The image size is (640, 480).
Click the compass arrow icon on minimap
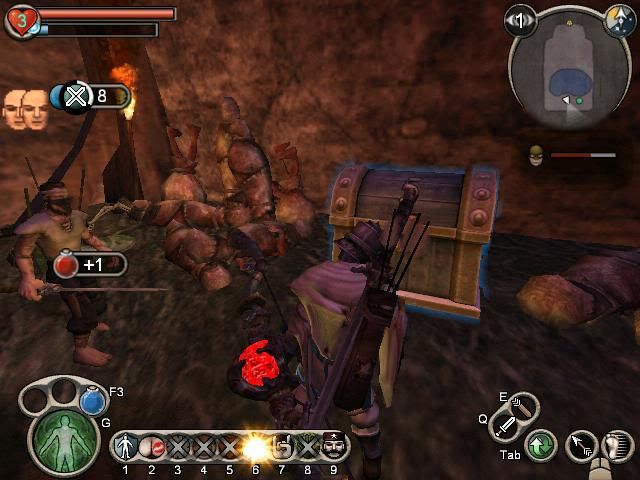pos(619,18)
